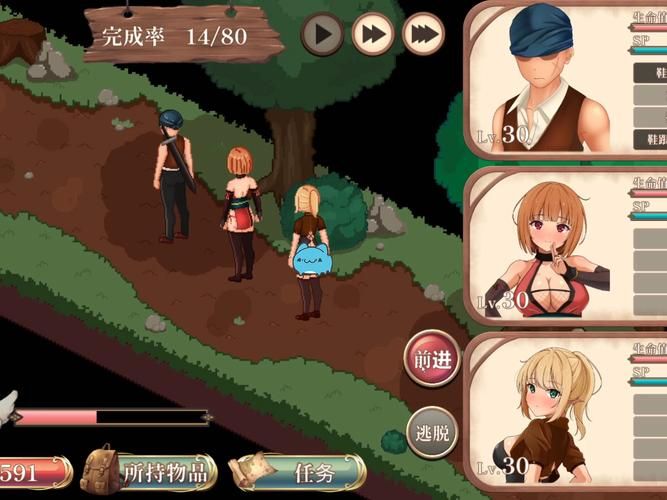Image resolution: width=667 pixels, height=500 pixels.
Task: Set double-arrow fast forward speed
Action: coord(372,35)
